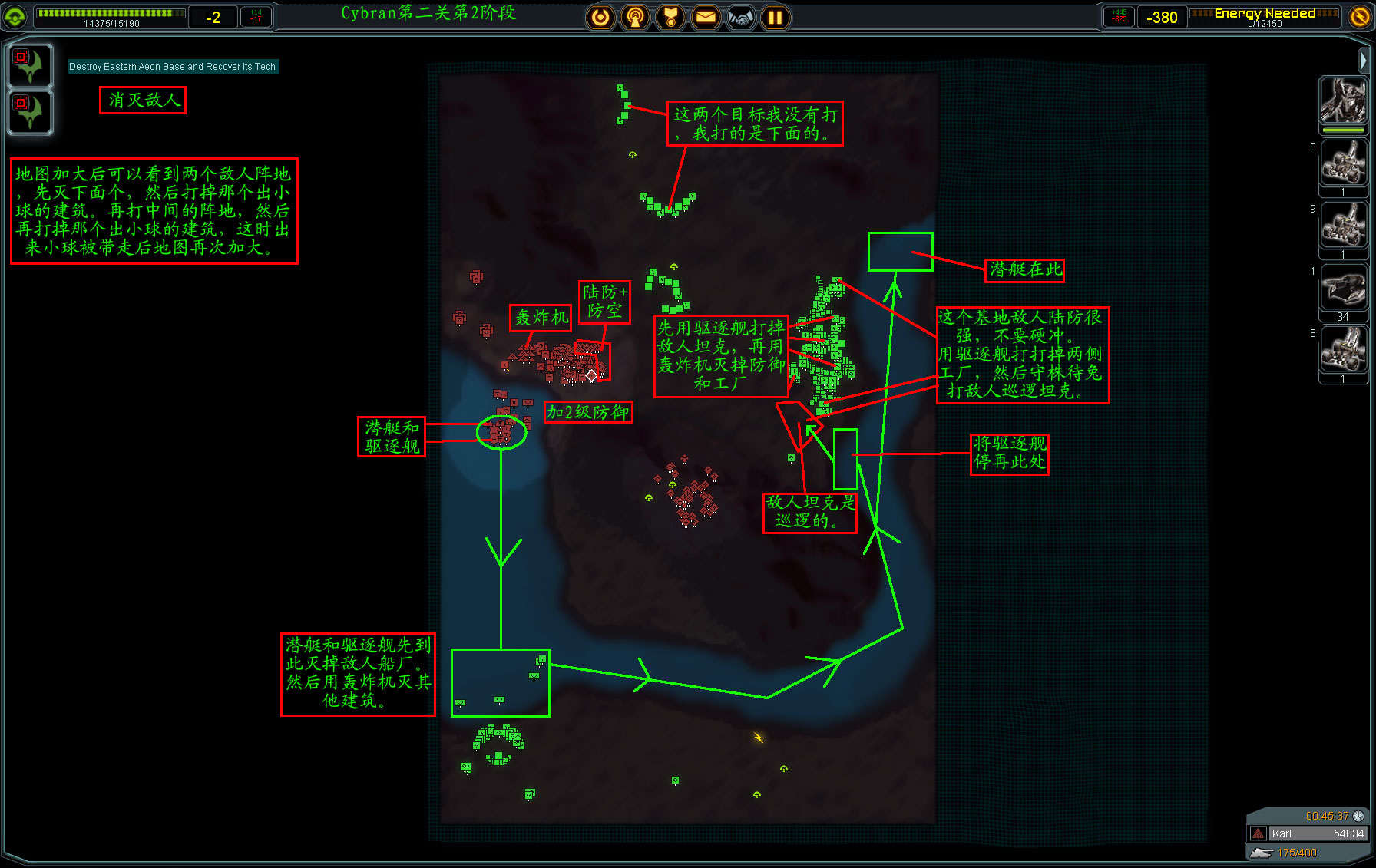Click the Karl player score row
Image resolution: width=1376 pixels, height=868 pixels.
[x=1308, y=833]
